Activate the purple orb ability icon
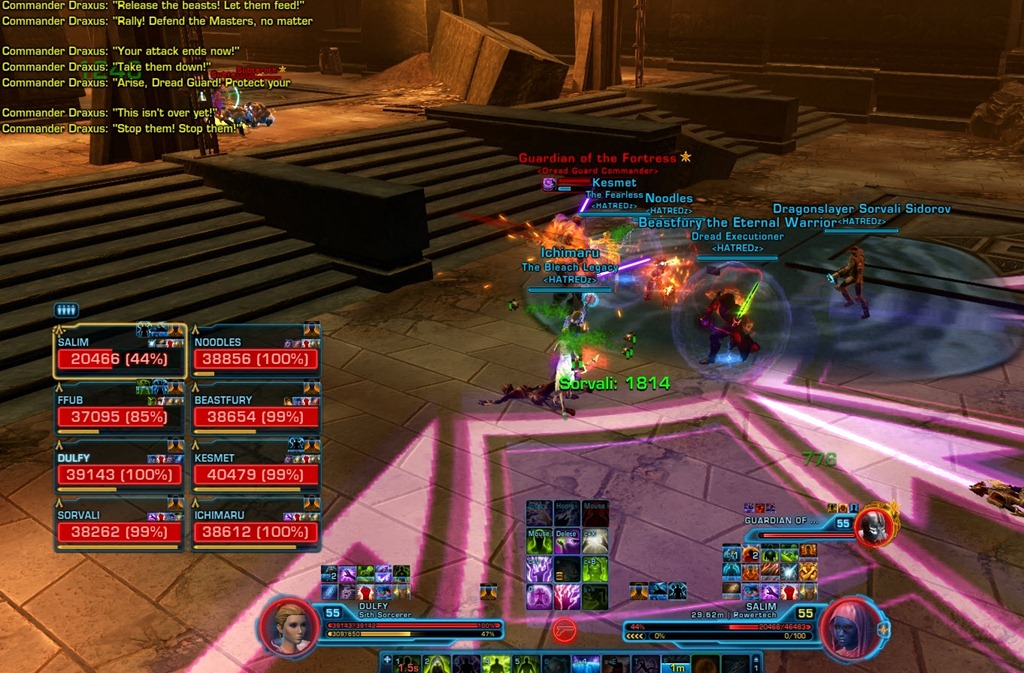1024x673 pixels. point(540,597)
